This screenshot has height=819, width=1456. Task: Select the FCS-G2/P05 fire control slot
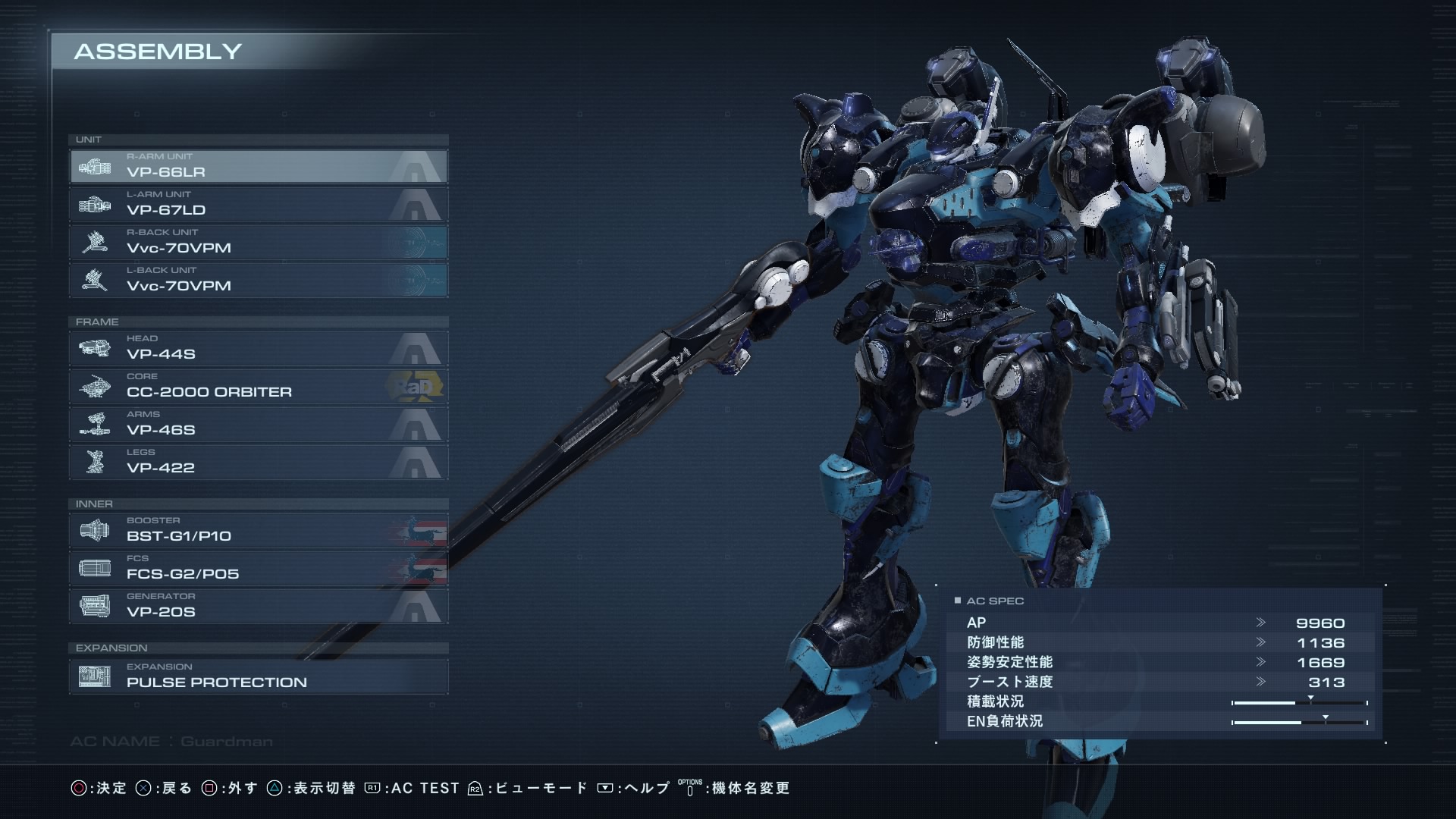click(x=258, y=568)
